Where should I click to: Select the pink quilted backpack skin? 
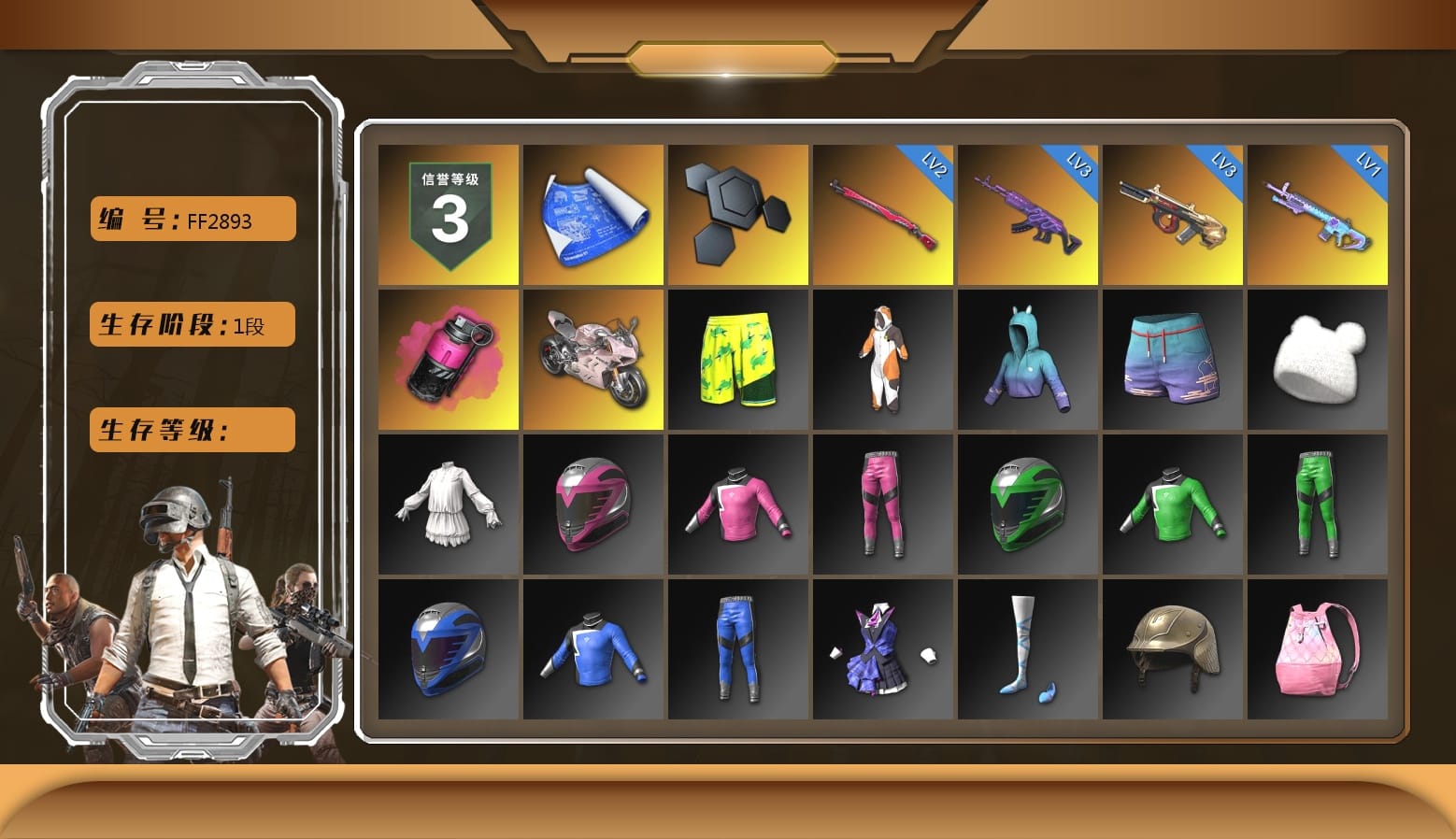(1317, 649)
